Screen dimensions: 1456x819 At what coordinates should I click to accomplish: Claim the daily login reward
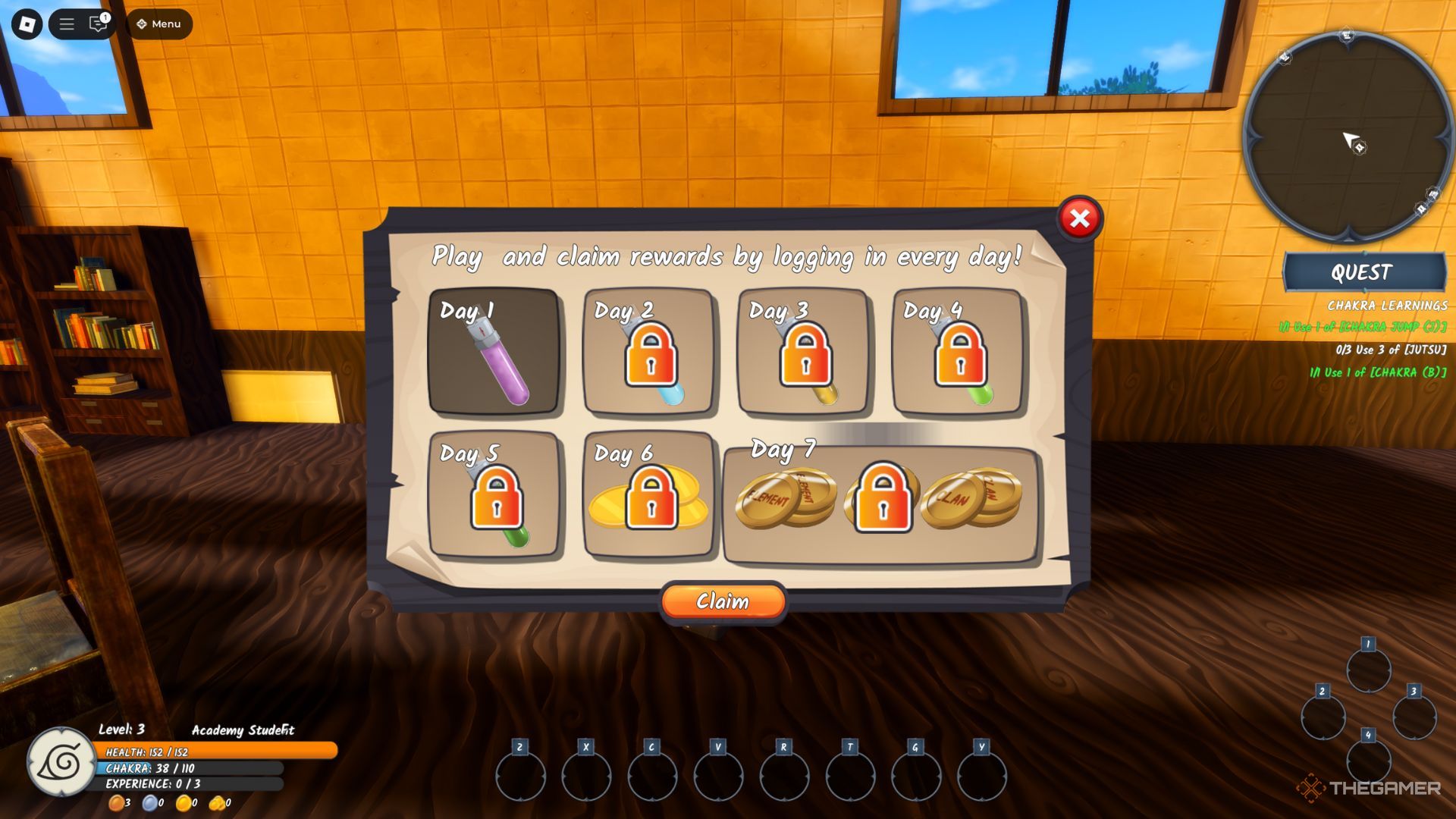723,601
